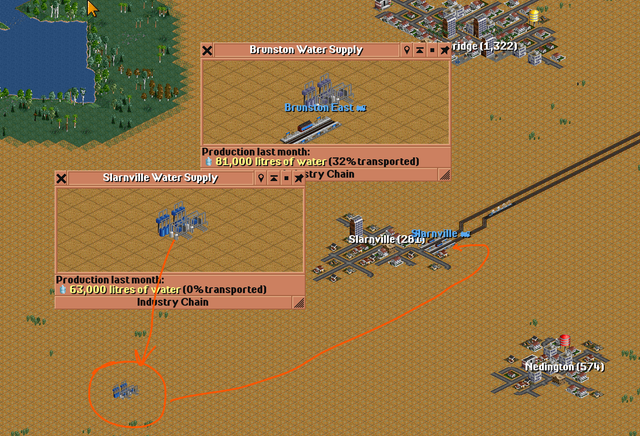Shade the Brunston Water Supply window

click(419, 50)
